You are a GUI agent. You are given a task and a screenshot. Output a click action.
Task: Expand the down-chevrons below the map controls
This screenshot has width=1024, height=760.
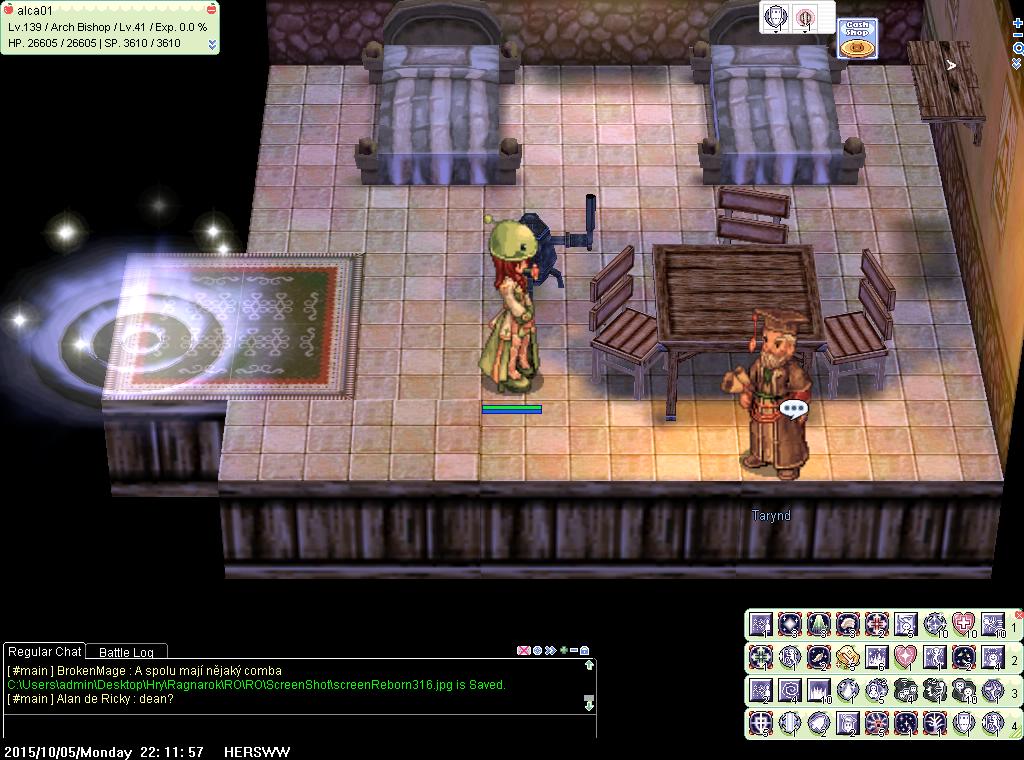click(1018, 63)
